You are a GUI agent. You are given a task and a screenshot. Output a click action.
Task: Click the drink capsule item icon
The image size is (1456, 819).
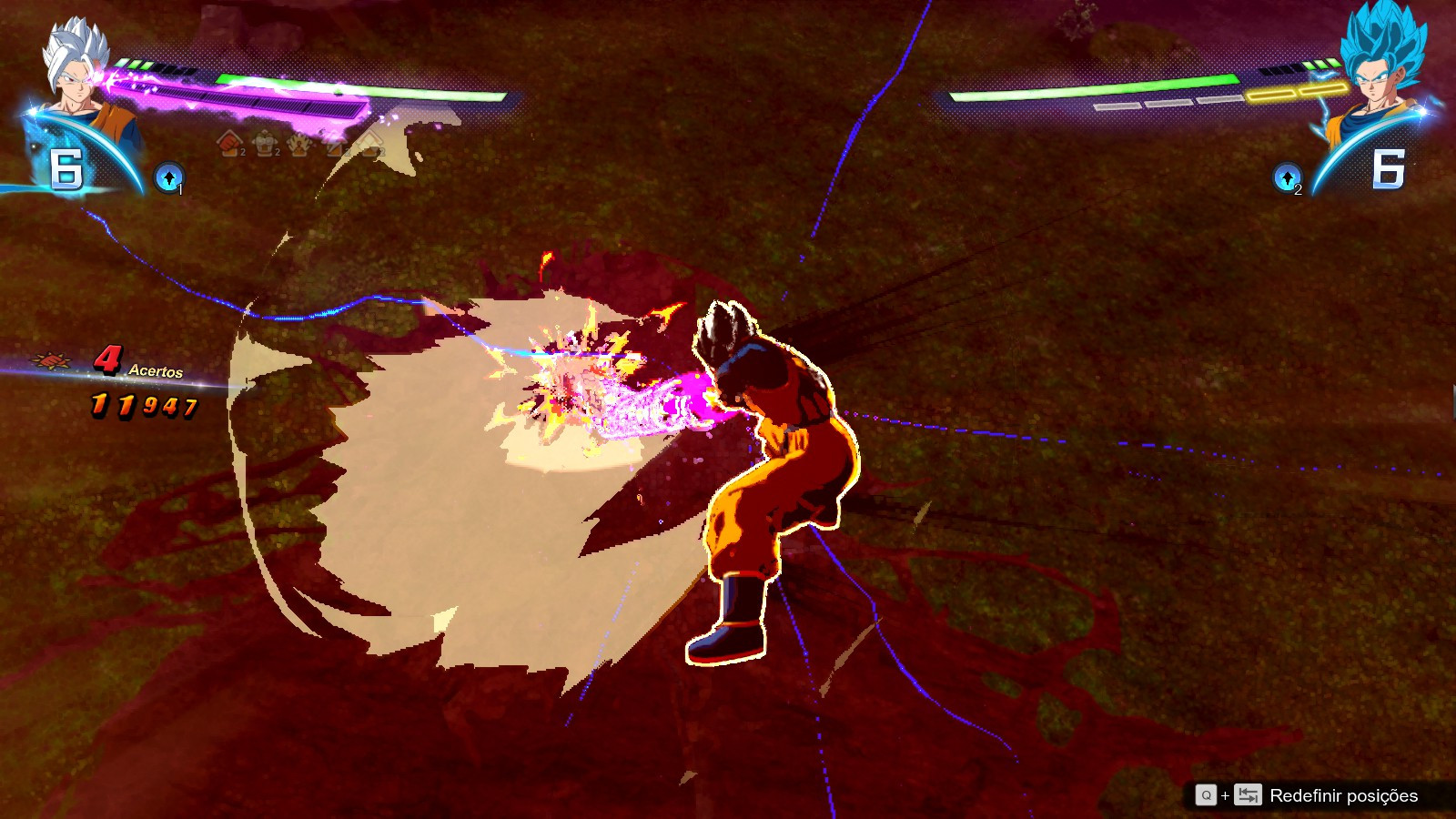point(264,146)
